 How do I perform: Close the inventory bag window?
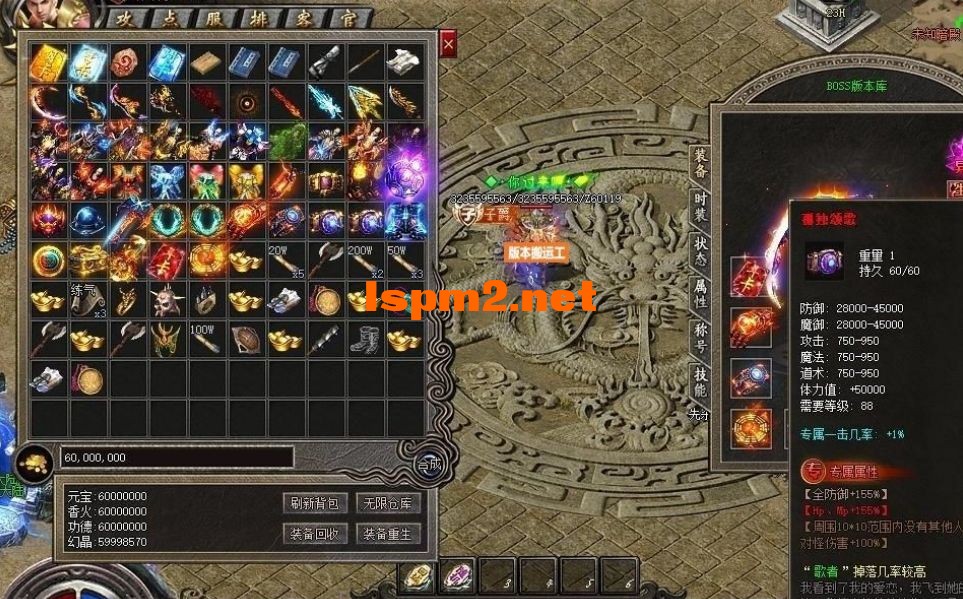point(448,44)
